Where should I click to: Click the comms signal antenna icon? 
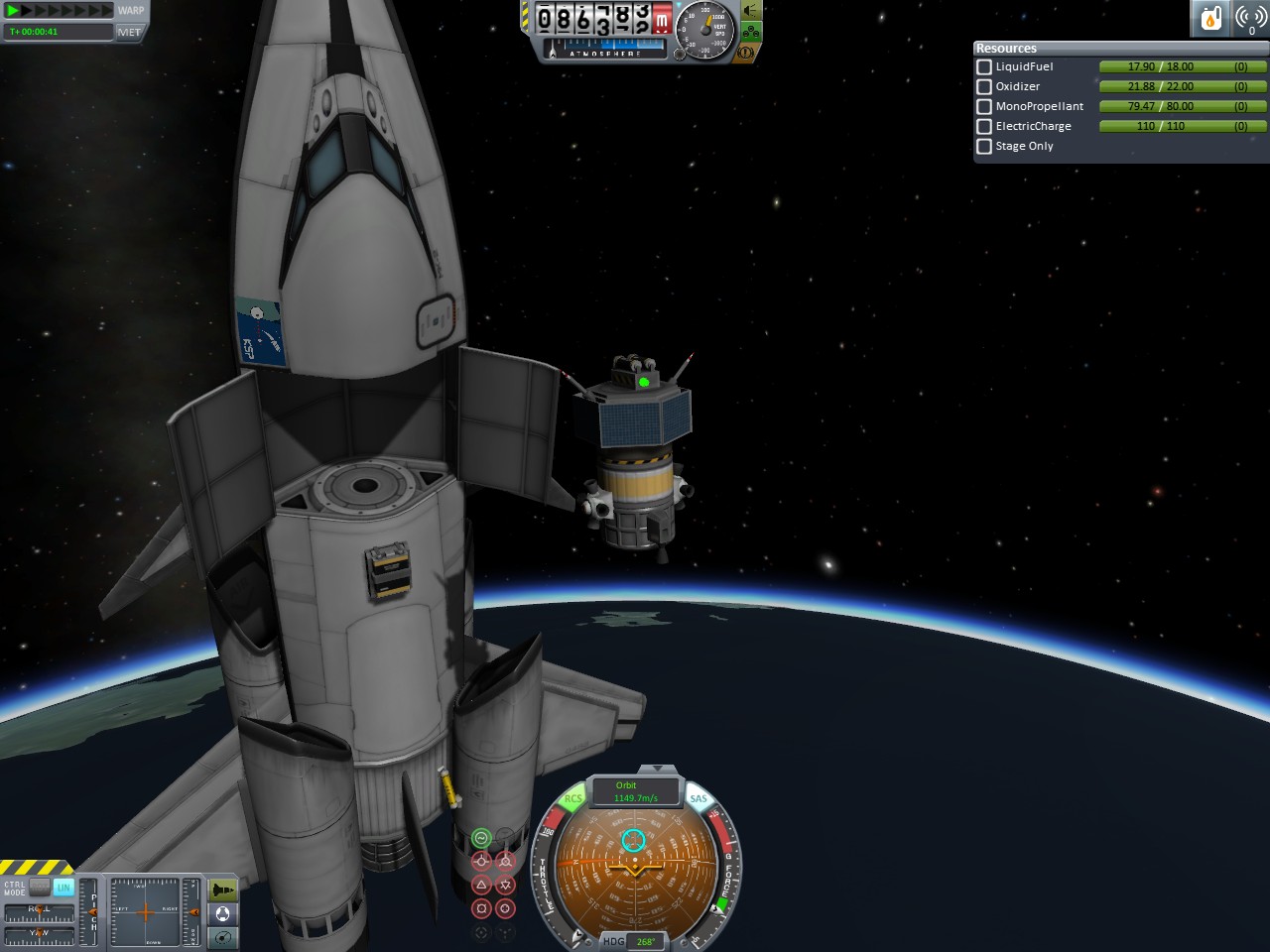[x=1250, y=18]
